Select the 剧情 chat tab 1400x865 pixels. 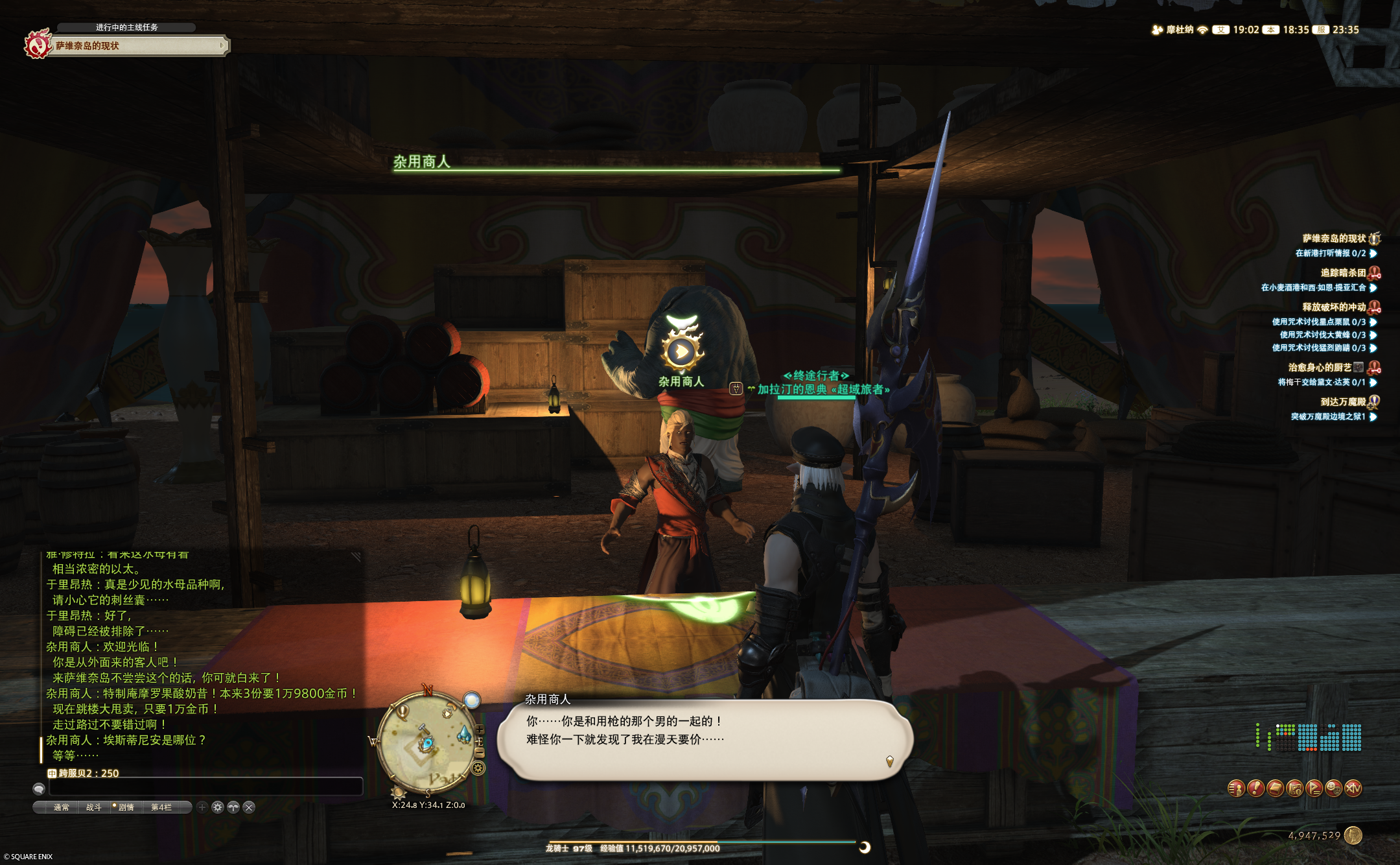pyautogui.click(x=126, y=807)
